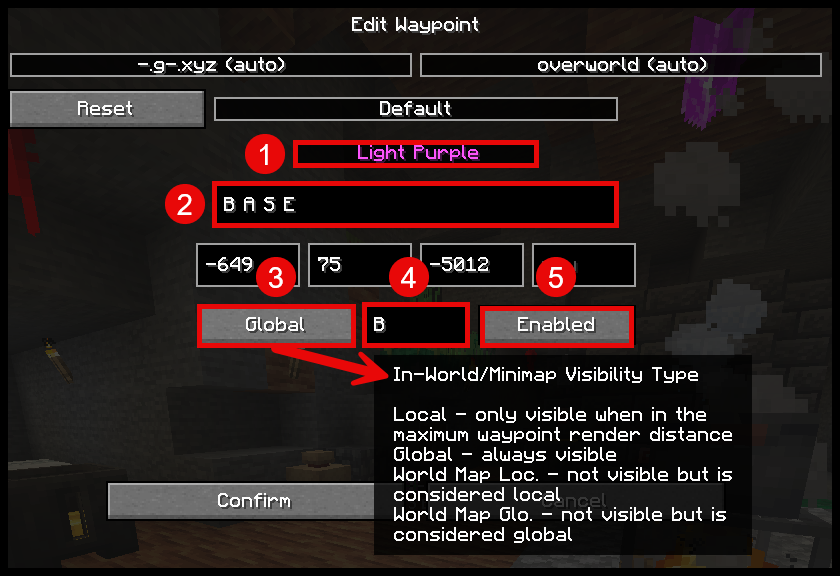Click the Reset button
This screenshot has height=576, width=840.
(x=106, y=108)
